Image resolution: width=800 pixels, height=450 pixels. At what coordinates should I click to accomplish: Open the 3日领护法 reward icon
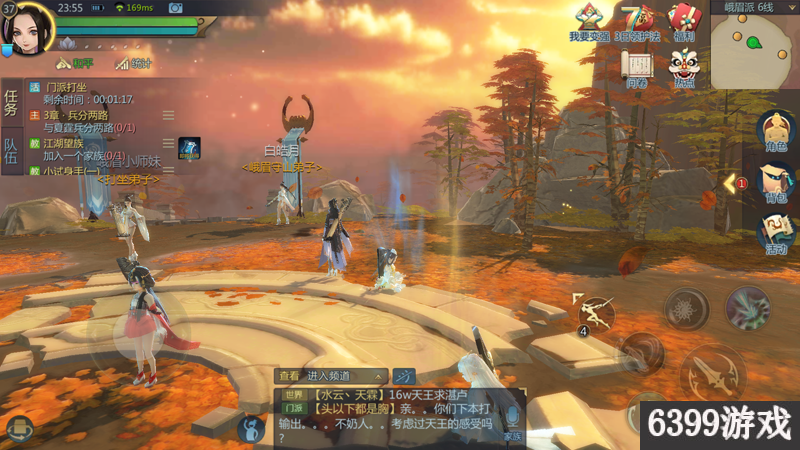point(634,22)
